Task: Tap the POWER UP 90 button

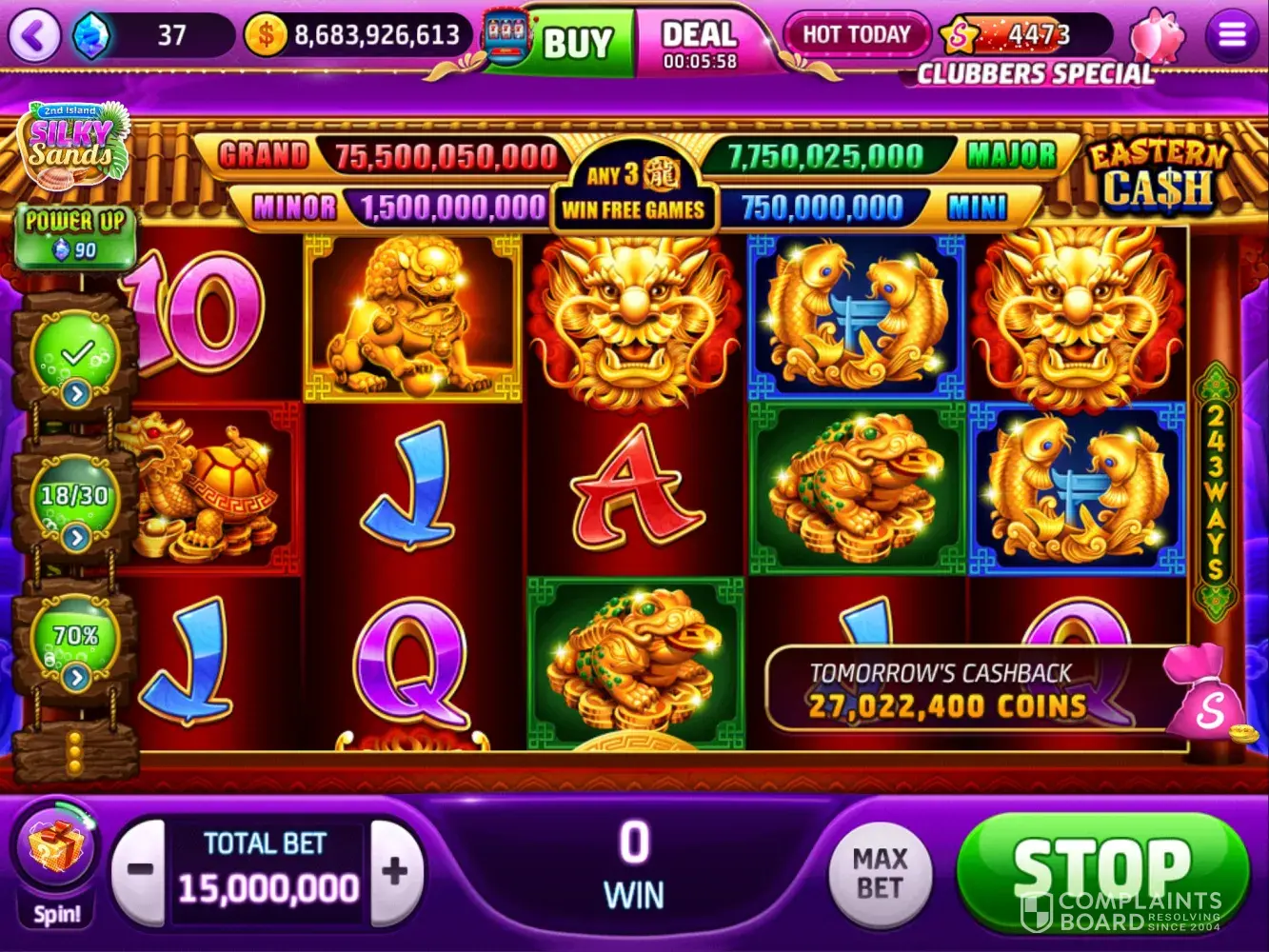Action: (x=75, y=235)
